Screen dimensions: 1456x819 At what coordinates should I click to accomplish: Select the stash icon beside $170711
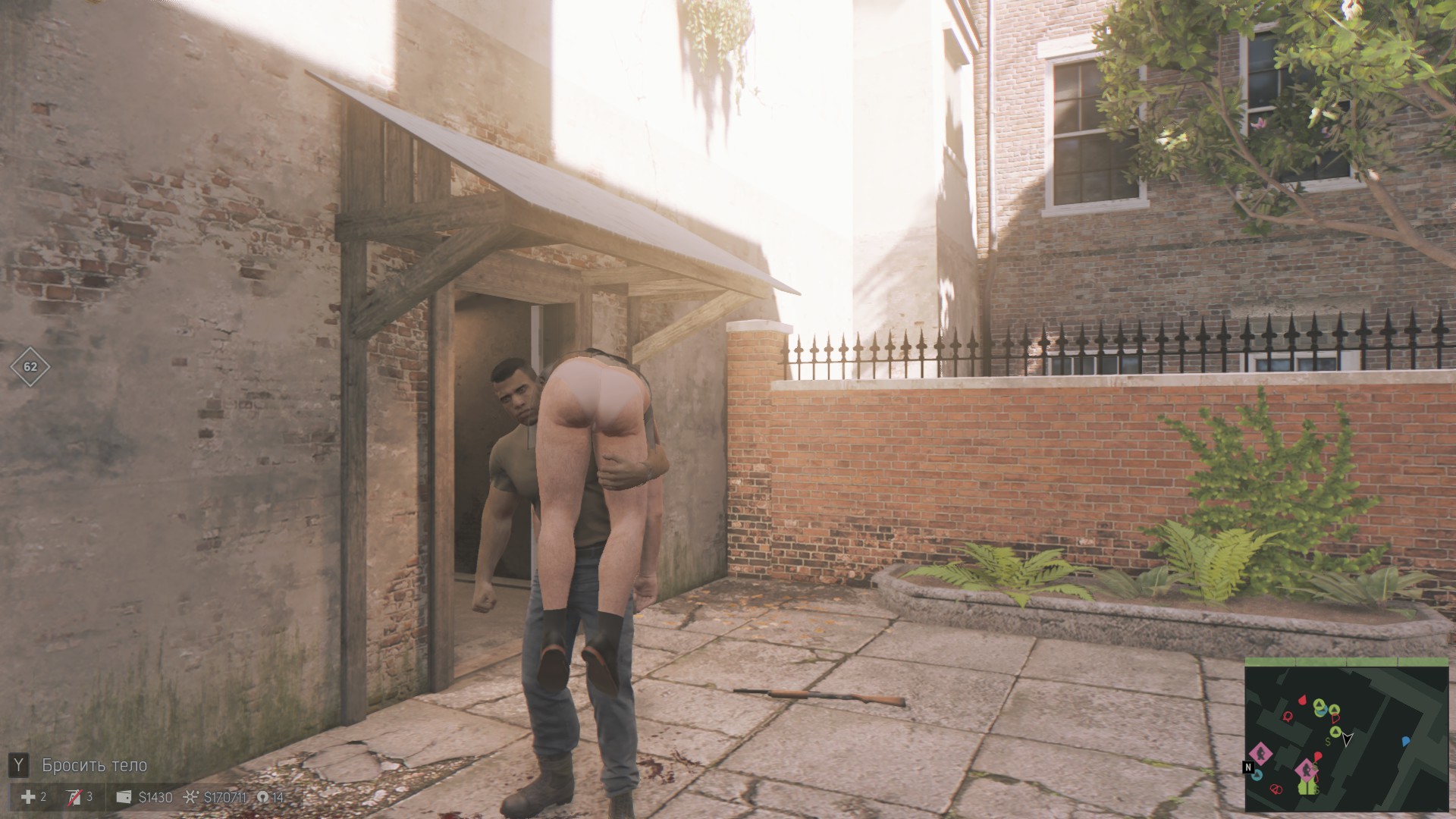(190, 796)
